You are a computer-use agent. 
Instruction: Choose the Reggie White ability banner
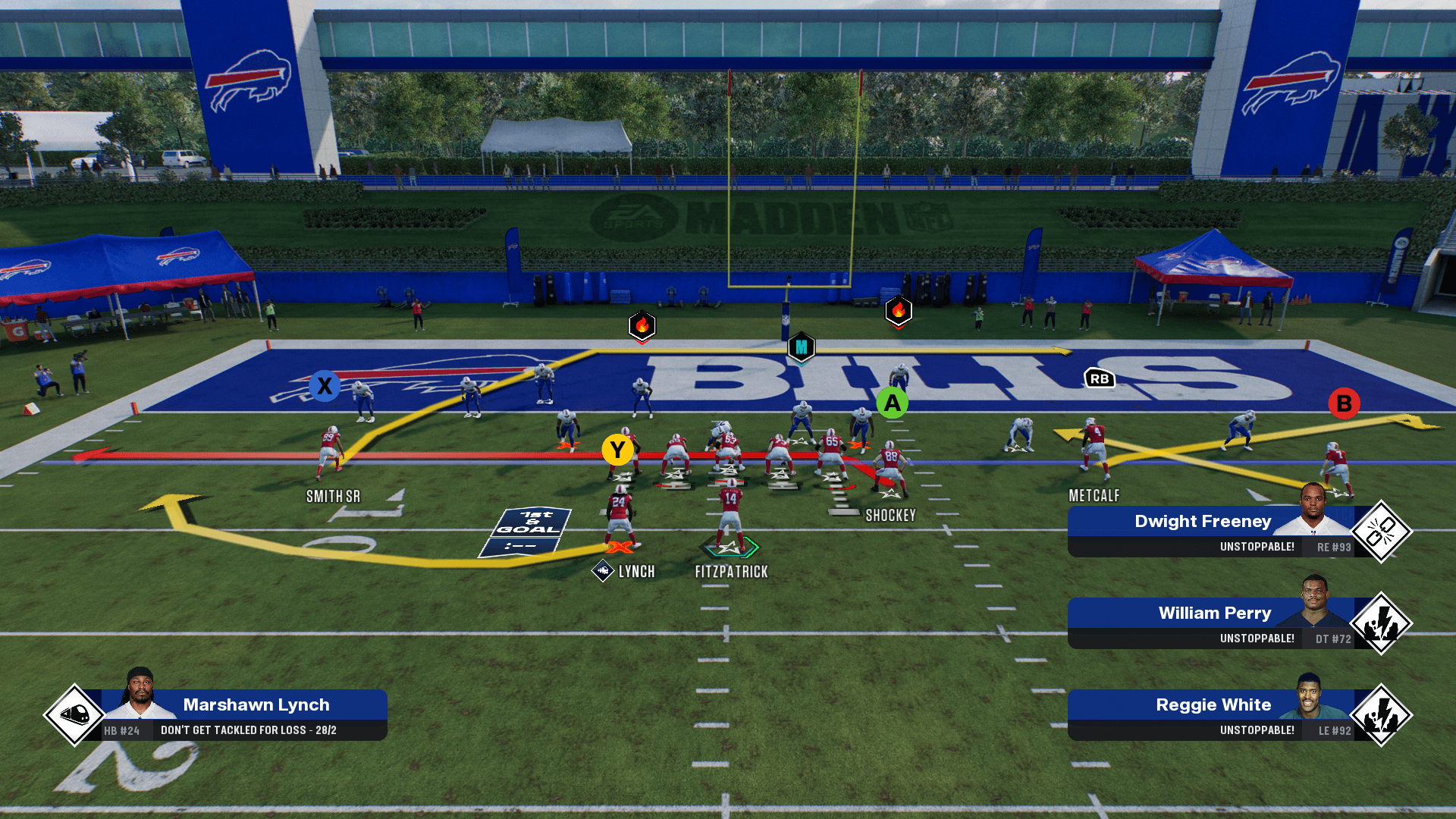pyautogui.click(x=1213, y=715)
